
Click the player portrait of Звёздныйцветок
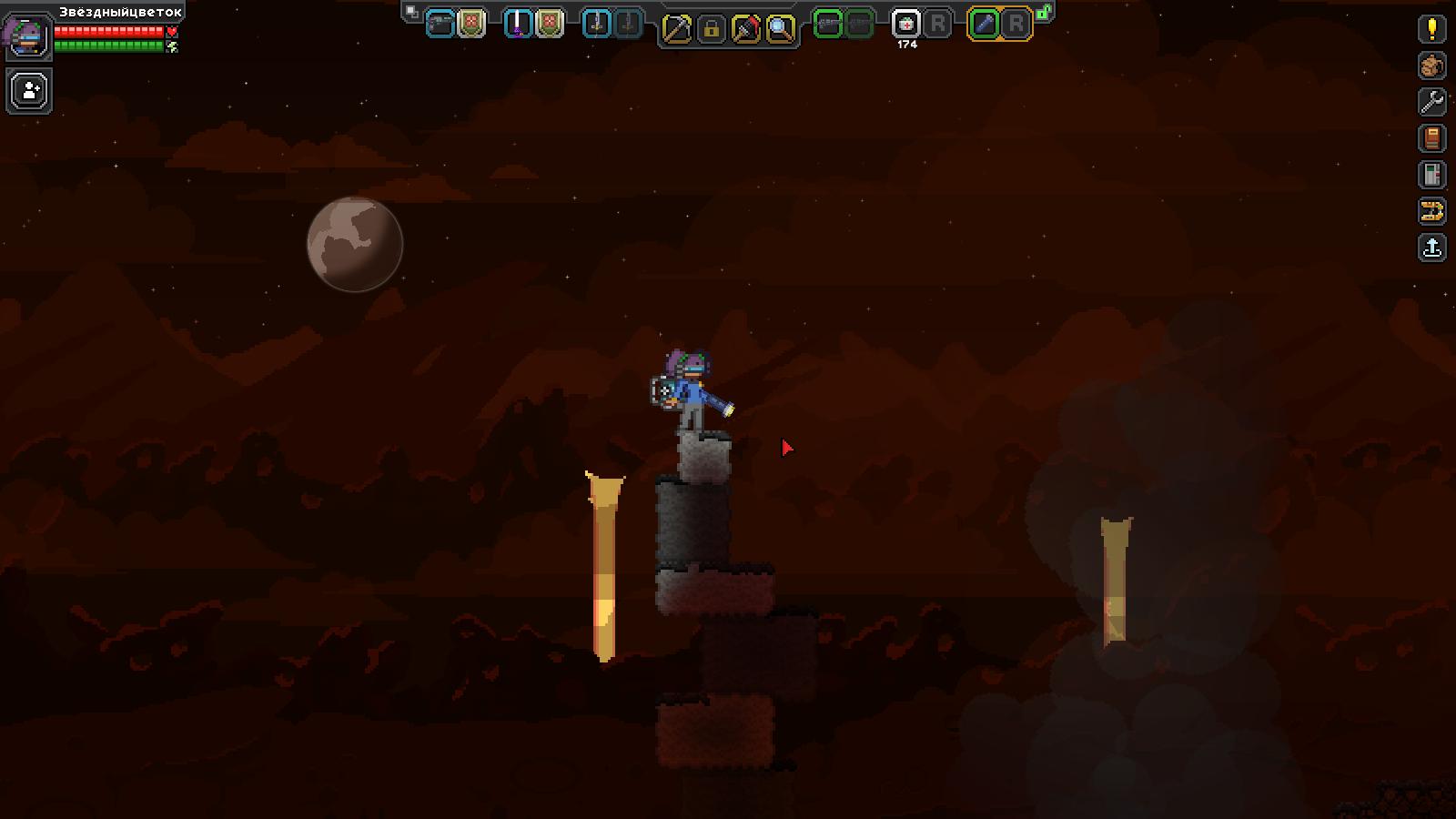(x=27, y=36)
